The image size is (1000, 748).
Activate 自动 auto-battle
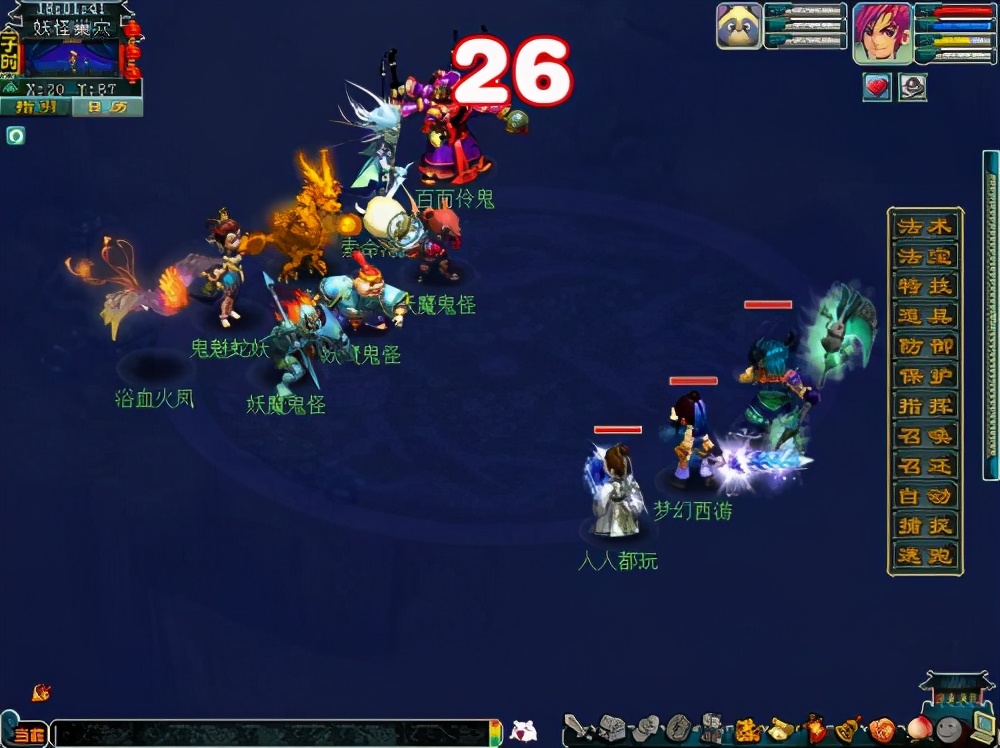click(x=925, y=496)
